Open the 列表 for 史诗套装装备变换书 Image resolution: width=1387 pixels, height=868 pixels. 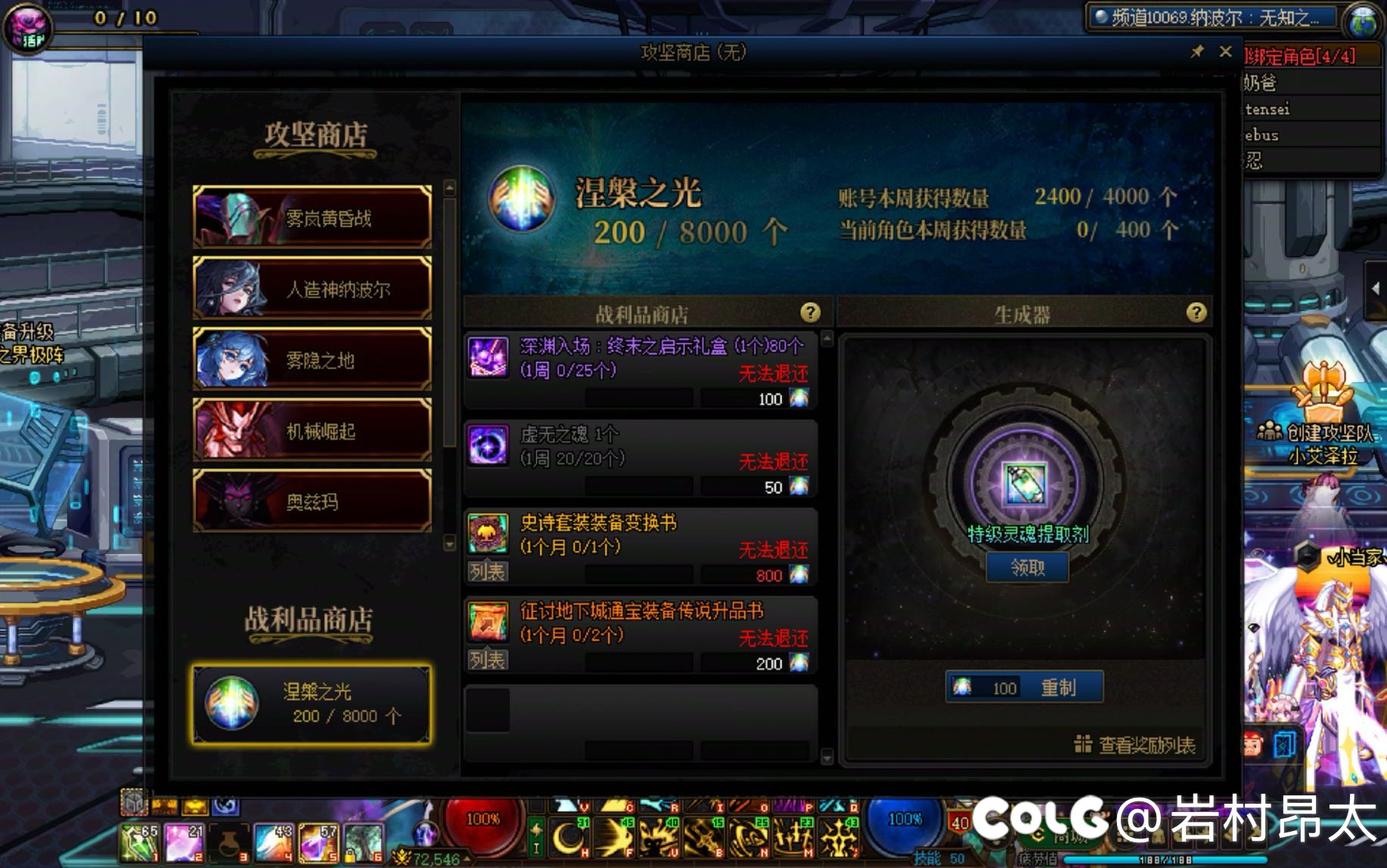click(x=487, y=572)
